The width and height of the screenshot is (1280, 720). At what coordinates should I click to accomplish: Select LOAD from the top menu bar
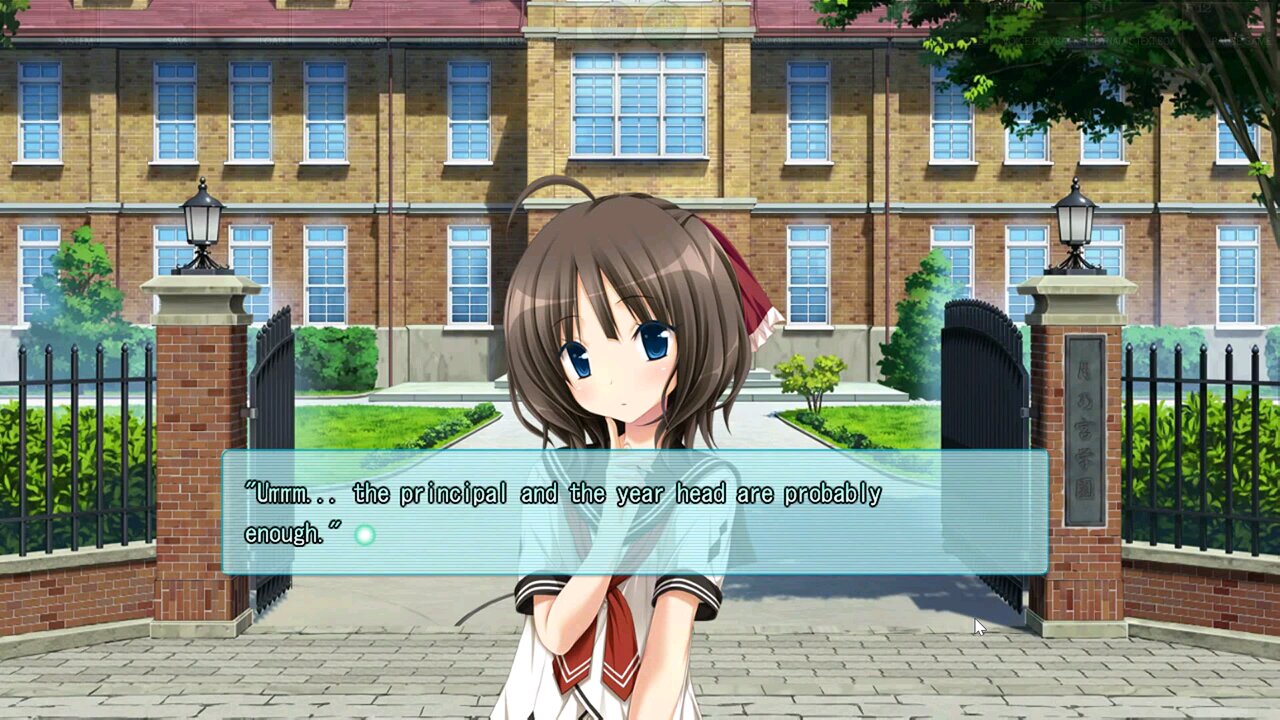pyautogui.click(x=272, y=41)
